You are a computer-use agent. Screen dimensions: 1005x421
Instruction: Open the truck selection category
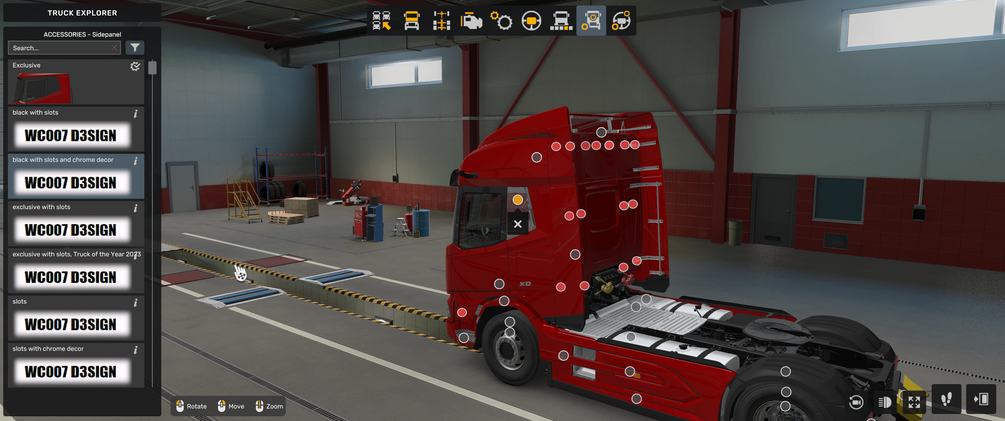[382, 20]
